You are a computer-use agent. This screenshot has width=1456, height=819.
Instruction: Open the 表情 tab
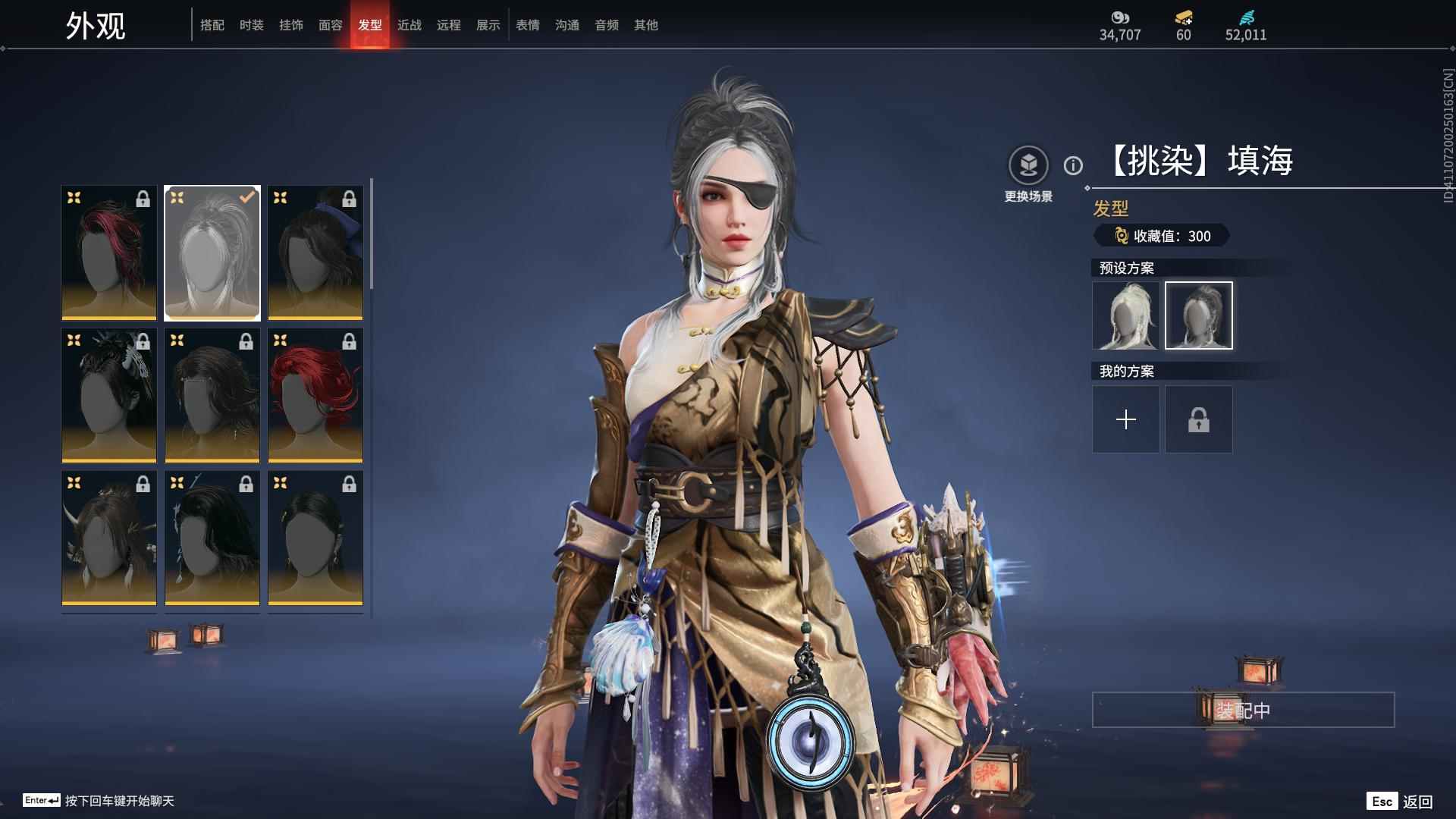(528, 25)
